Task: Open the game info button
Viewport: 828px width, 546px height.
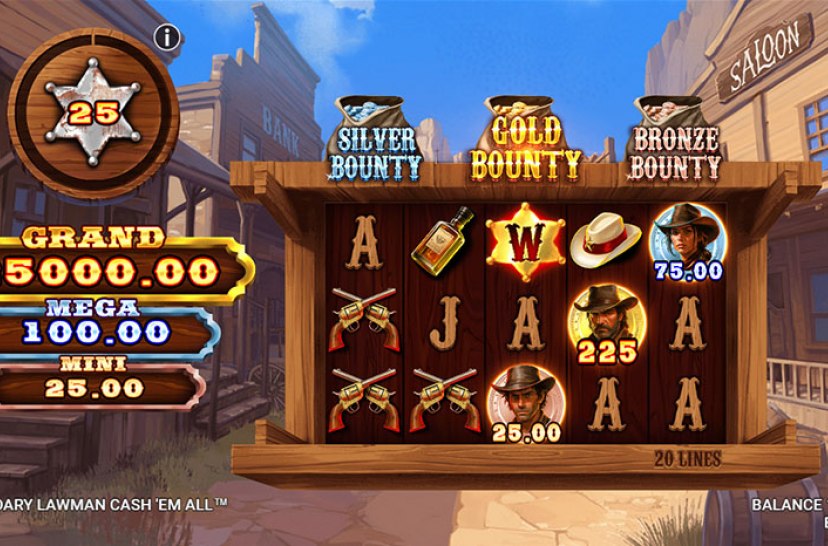Action: click(168, 38)
